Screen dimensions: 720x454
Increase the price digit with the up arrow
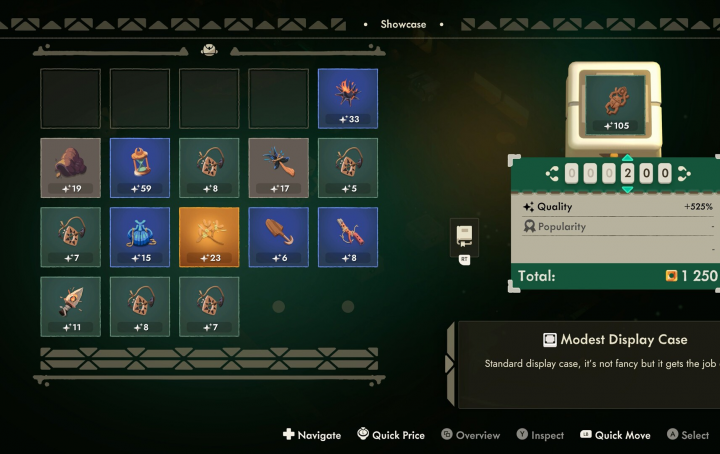(x=627, y=159)
